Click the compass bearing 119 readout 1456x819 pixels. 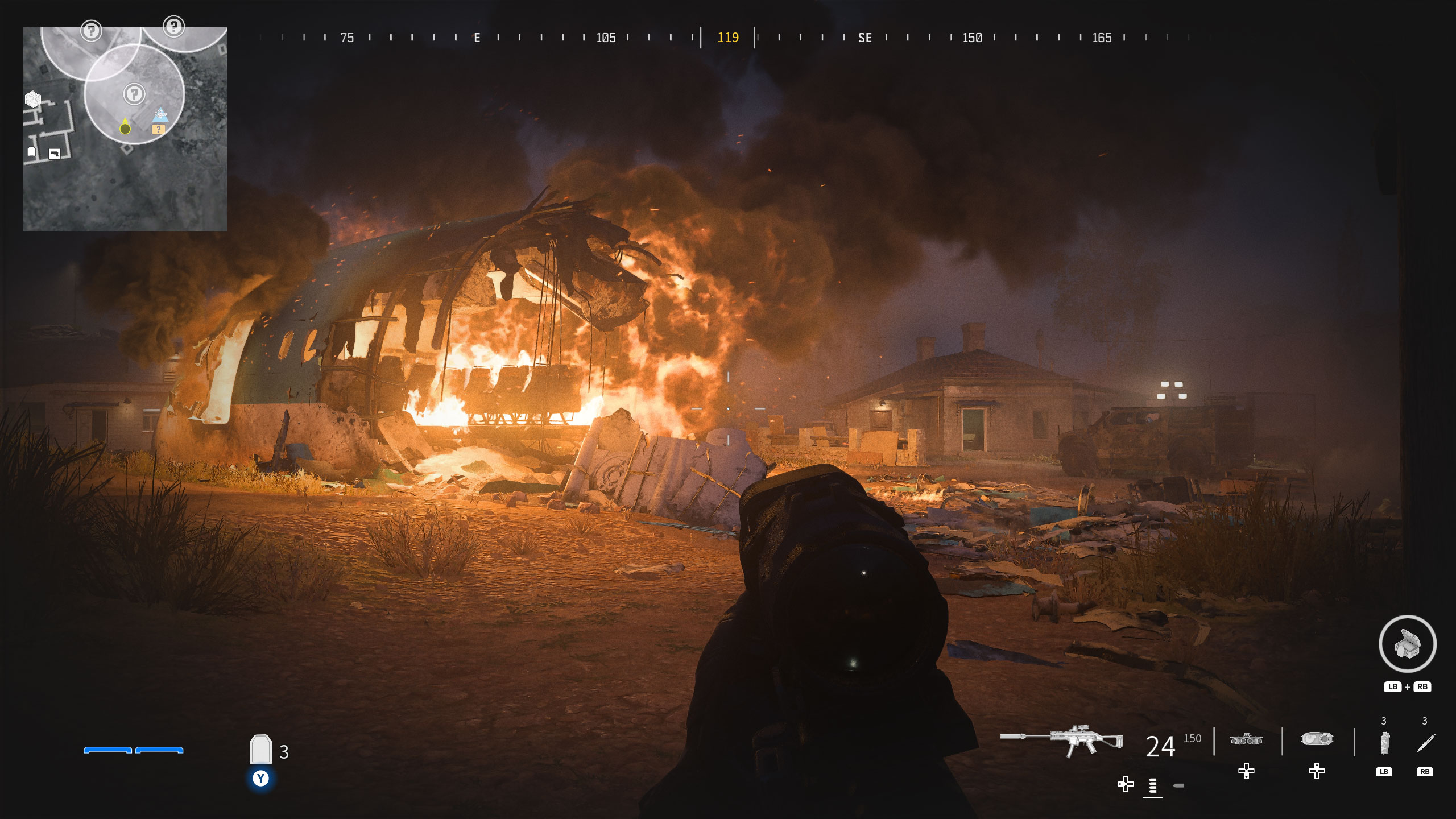(728, 38)
